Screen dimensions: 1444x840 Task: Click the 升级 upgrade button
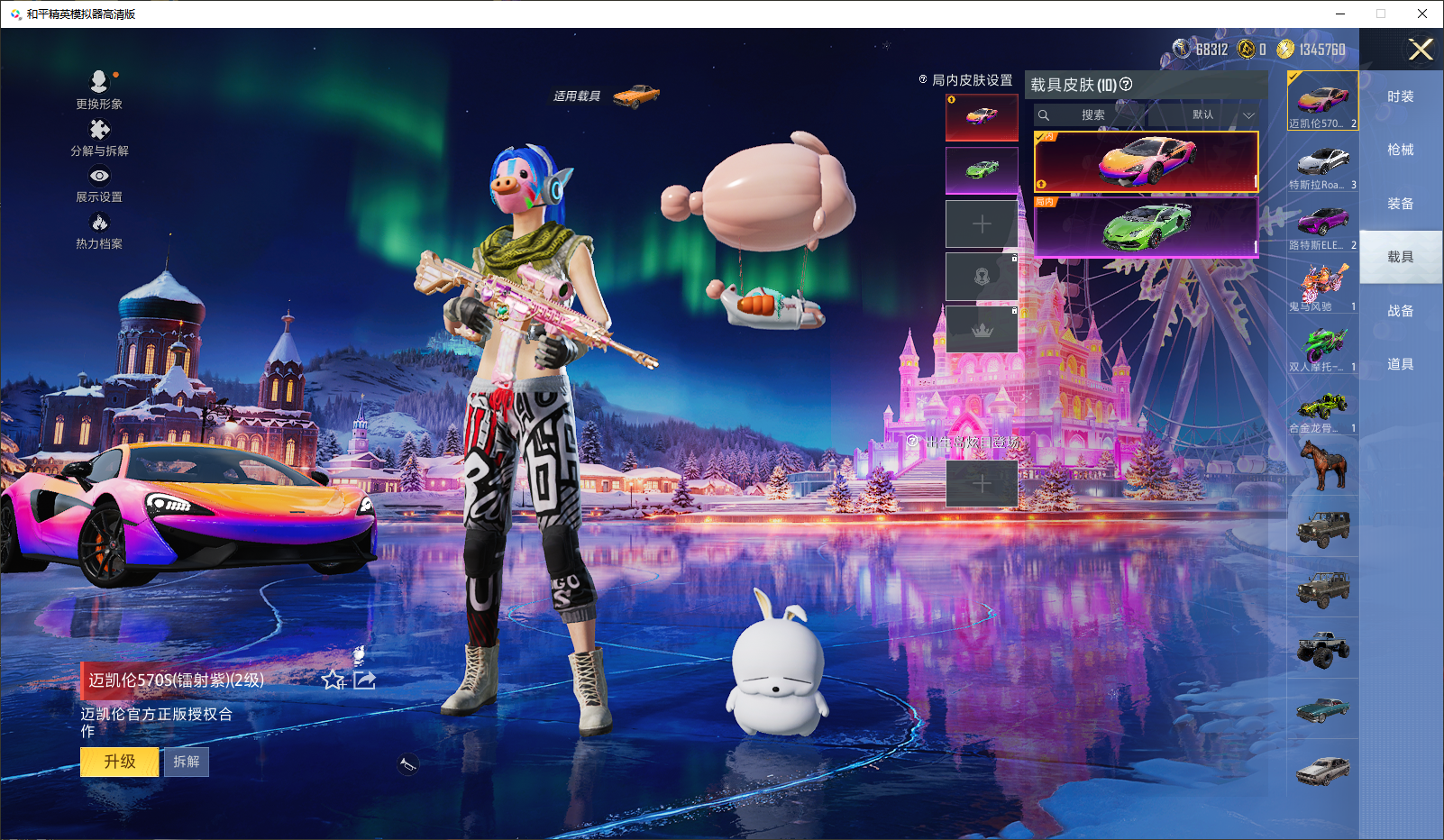tap(119, 762)
